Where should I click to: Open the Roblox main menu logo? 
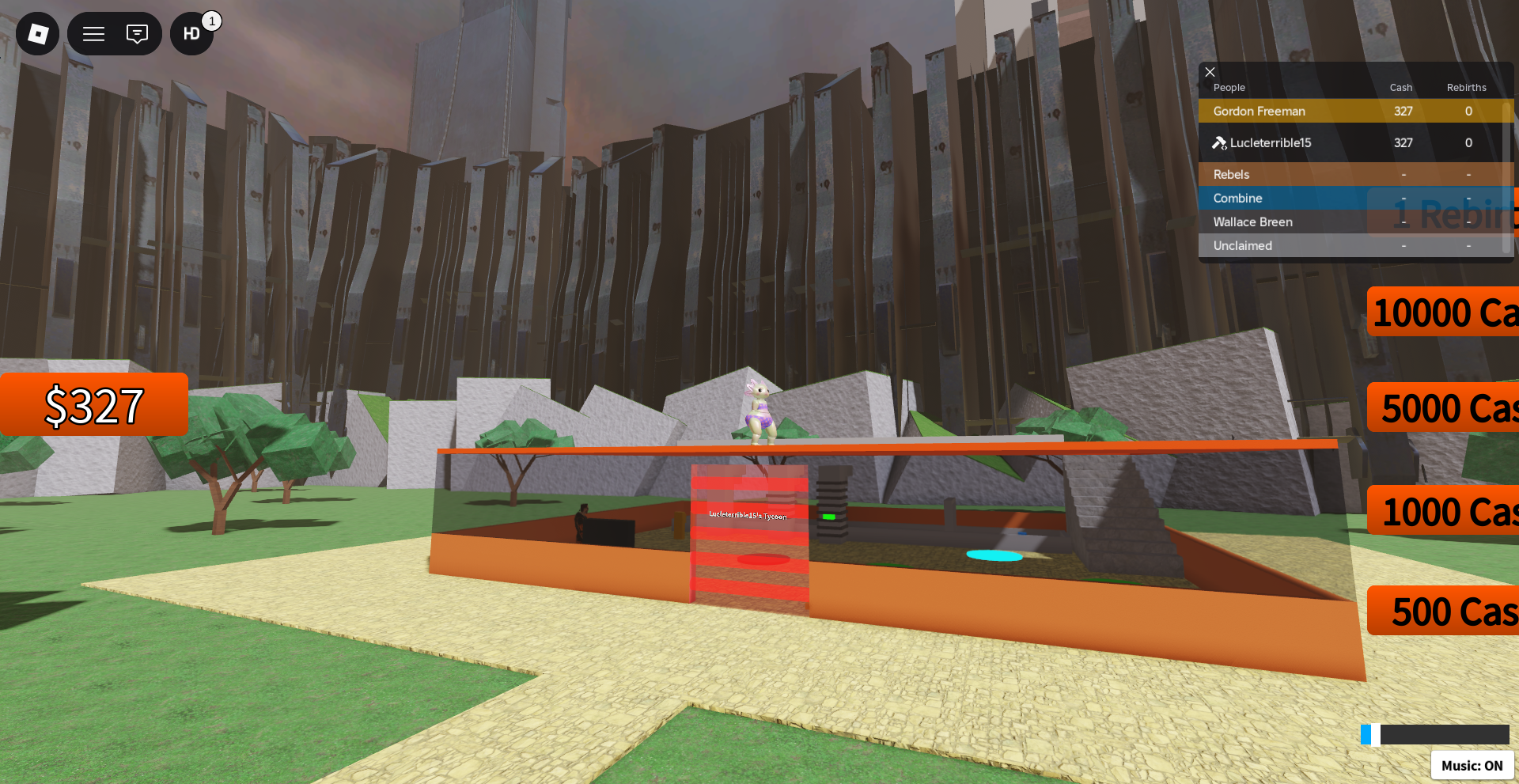37,33
